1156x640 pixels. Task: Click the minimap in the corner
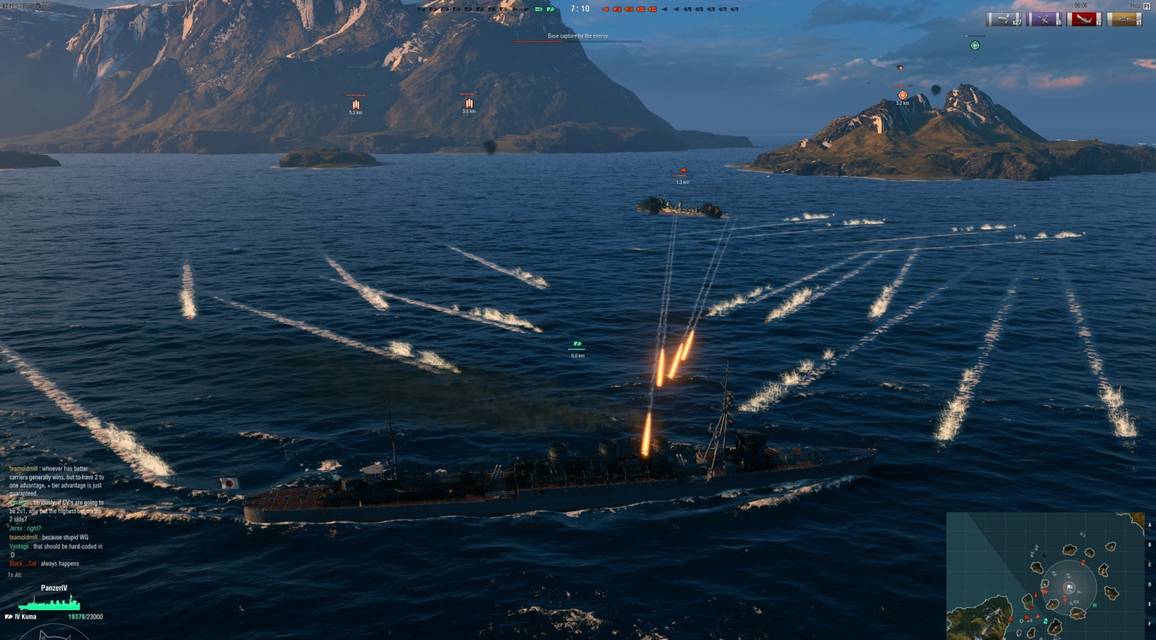[x=1046, y=576]
